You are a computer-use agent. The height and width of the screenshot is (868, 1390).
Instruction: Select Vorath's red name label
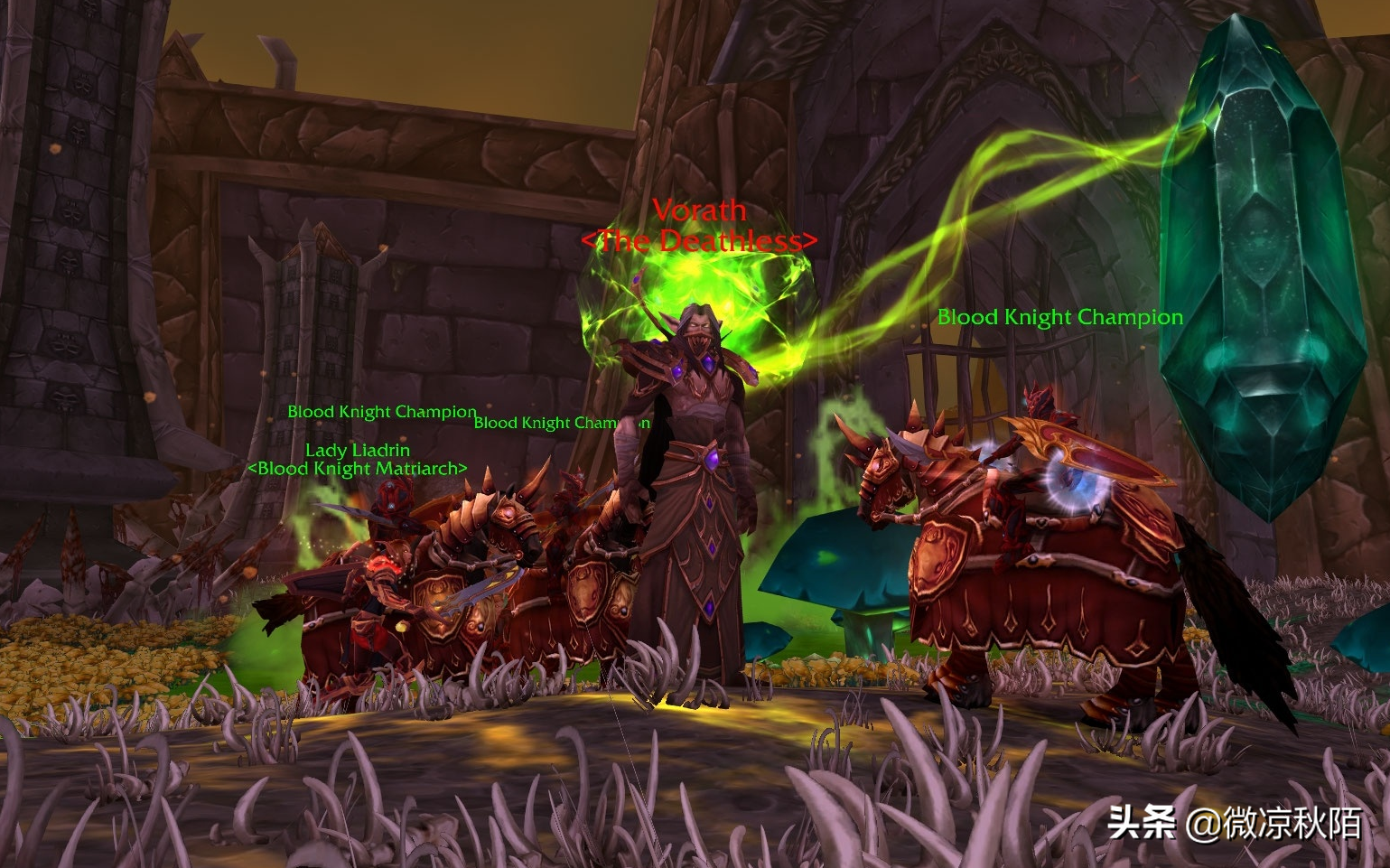point(699,210)
